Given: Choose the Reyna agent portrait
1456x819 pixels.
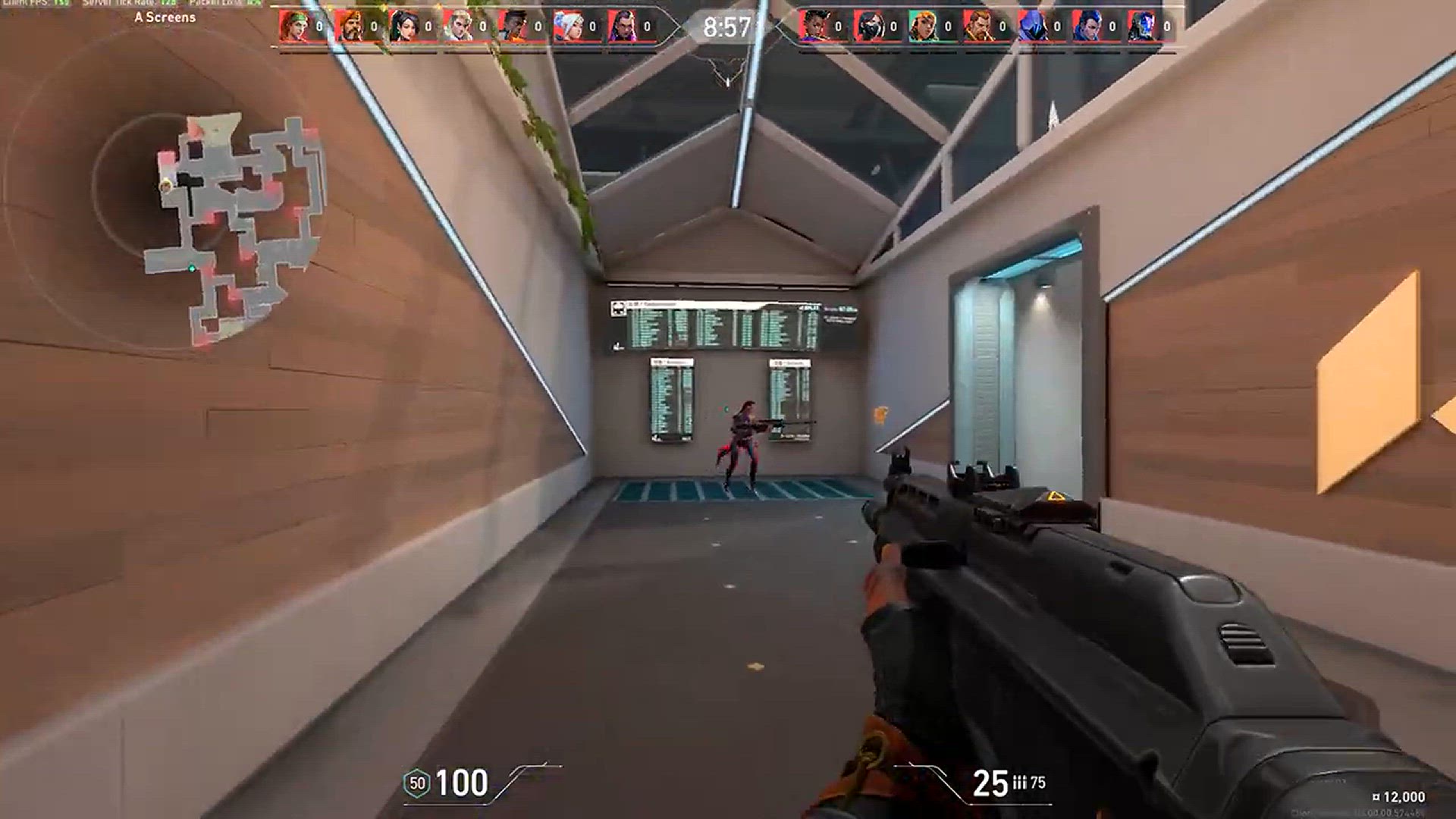Looking at the screenshot, I should [622, 27].
